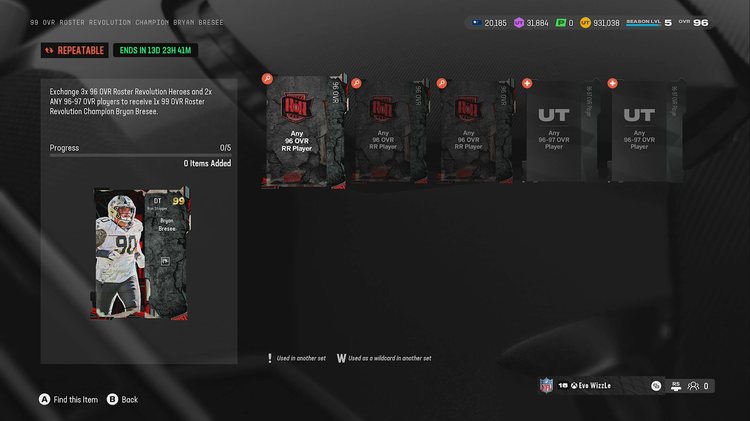Viewport: 750px width, 421px height.
Task: Open the Eve WizzLe player profile banner
Action: click(x=596, y=385)
